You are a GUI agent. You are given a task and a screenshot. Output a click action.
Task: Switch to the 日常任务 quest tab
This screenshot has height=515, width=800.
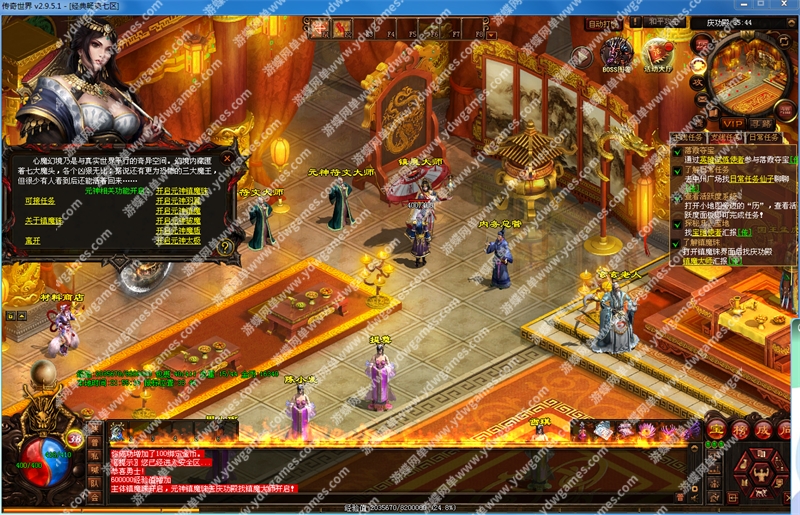coord(765,137)
